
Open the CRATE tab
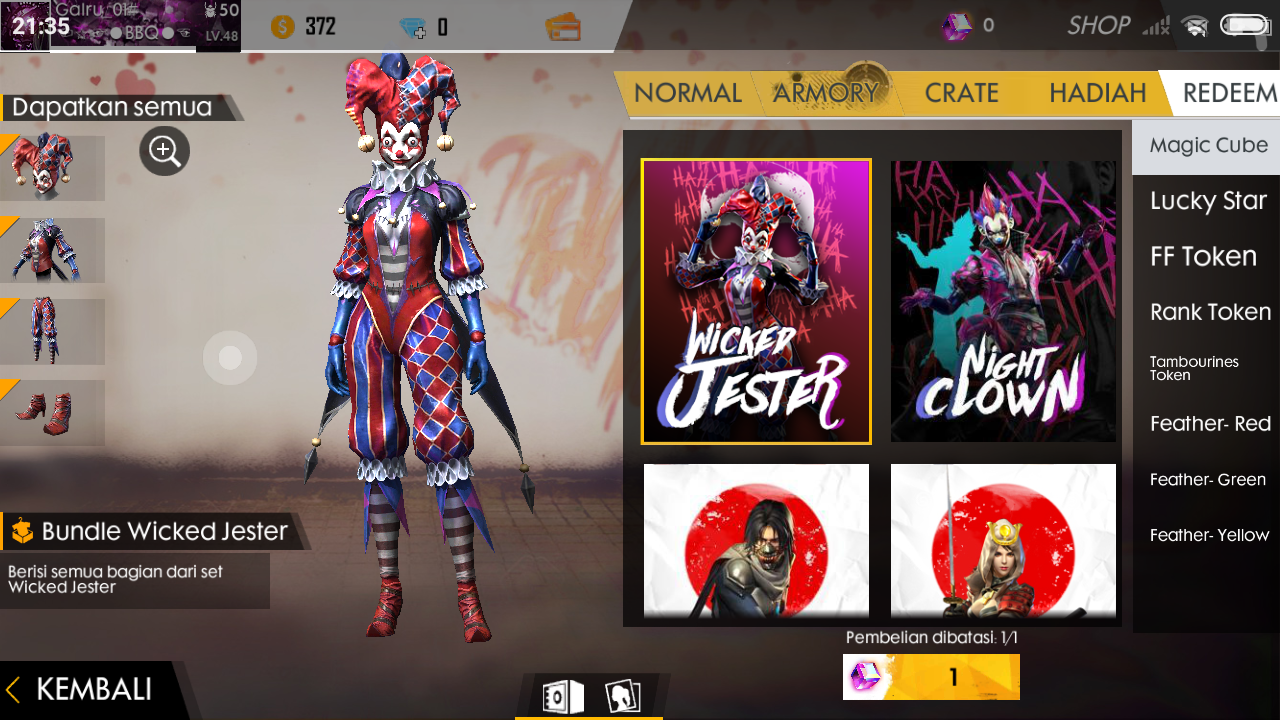pyautogui.click(x=961, y=92)
